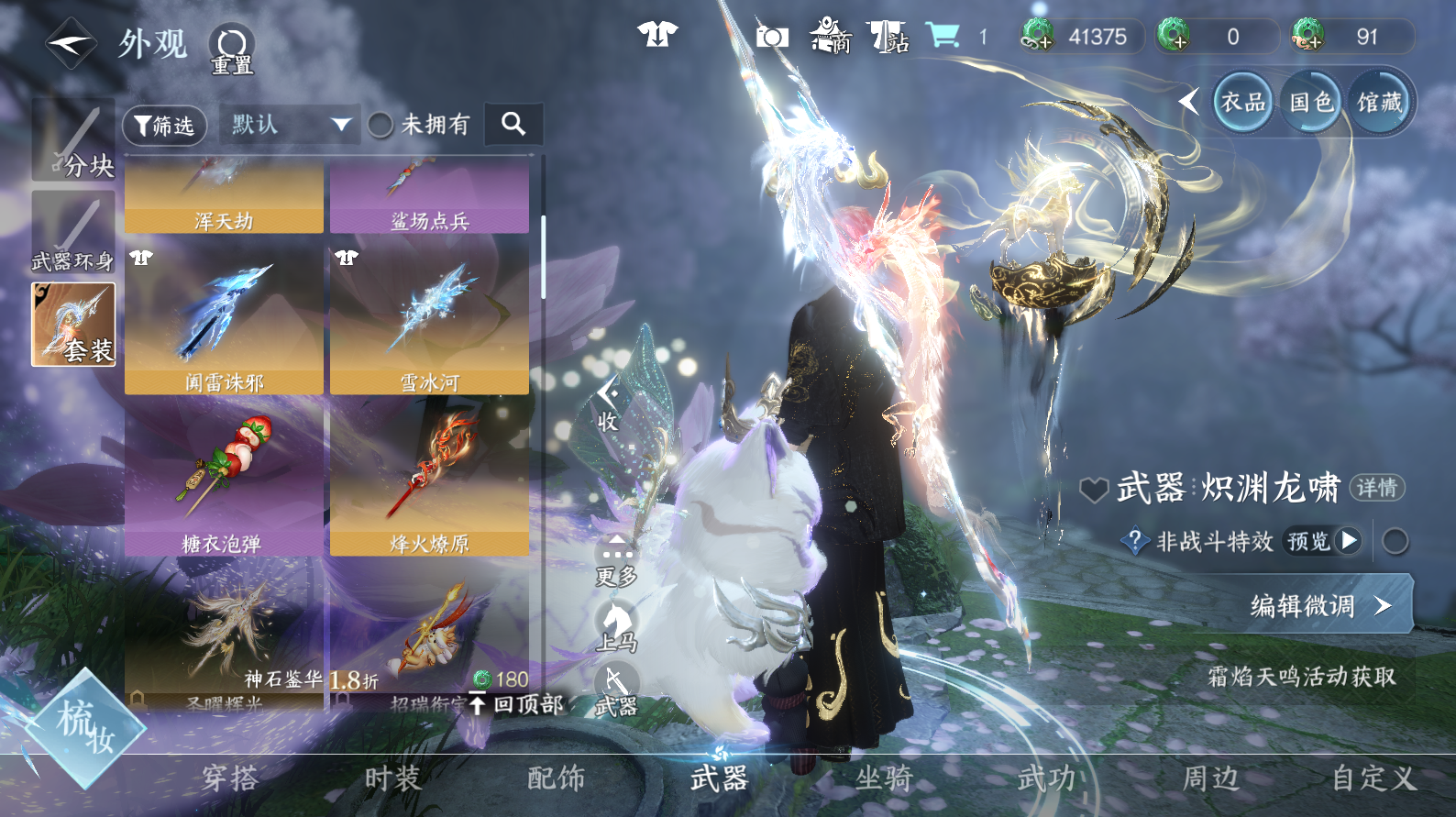Activate the camera screenshot icon
1456x817 pixels.
772,37
